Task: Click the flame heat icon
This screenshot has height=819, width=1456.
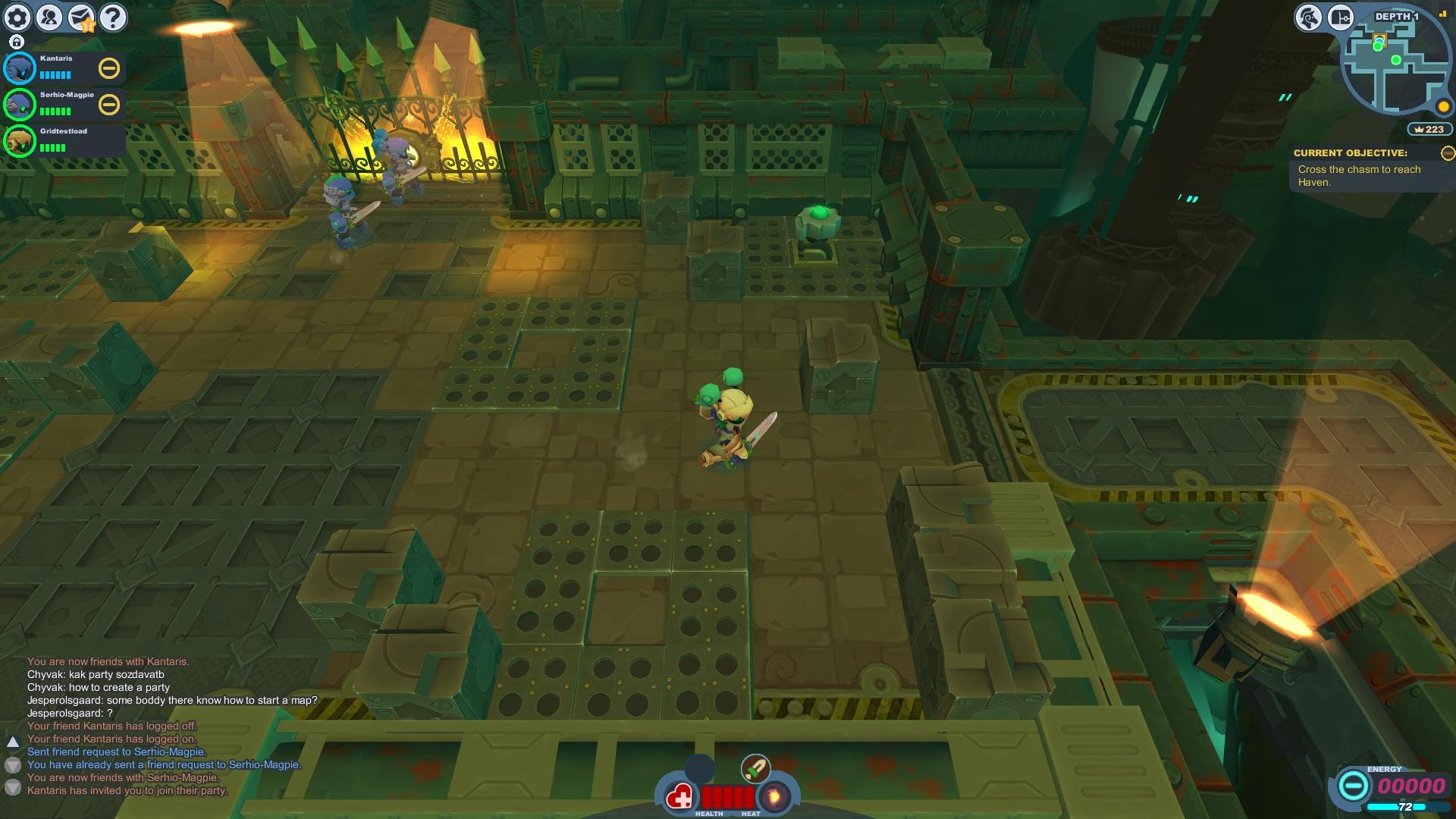Action: point(774,797)
